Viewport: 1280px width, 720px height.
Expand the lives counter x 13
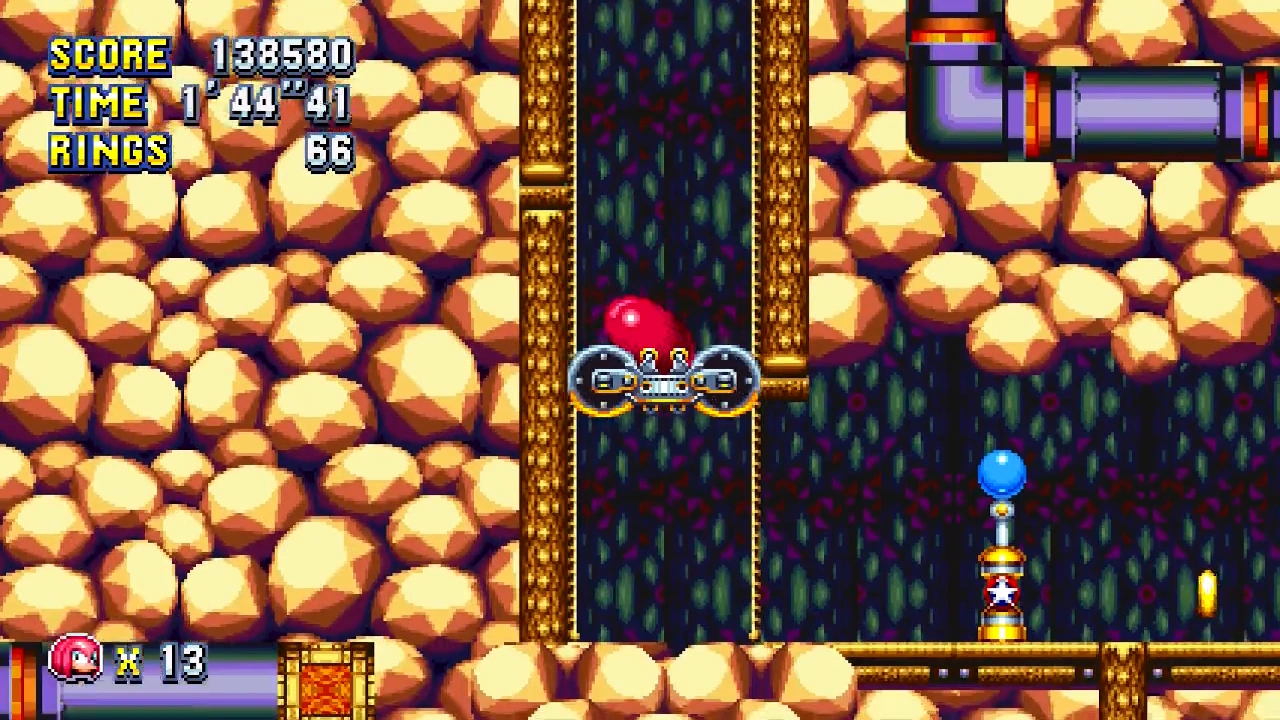coord(160,660)
